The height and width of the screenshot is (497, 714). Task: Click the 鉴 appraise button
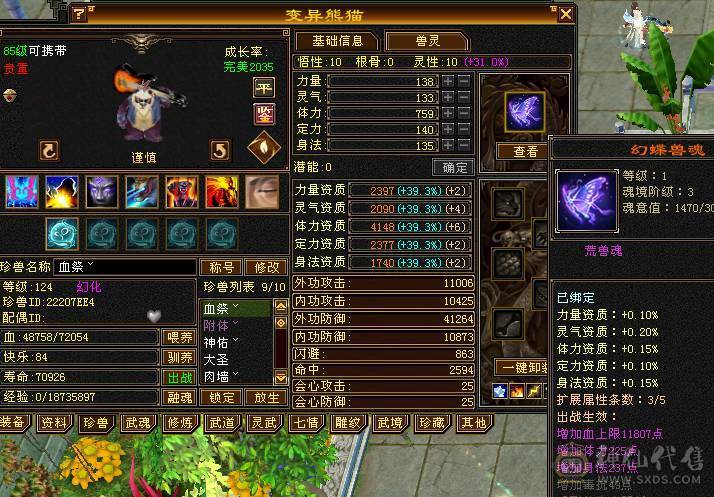tap(264, 111)
